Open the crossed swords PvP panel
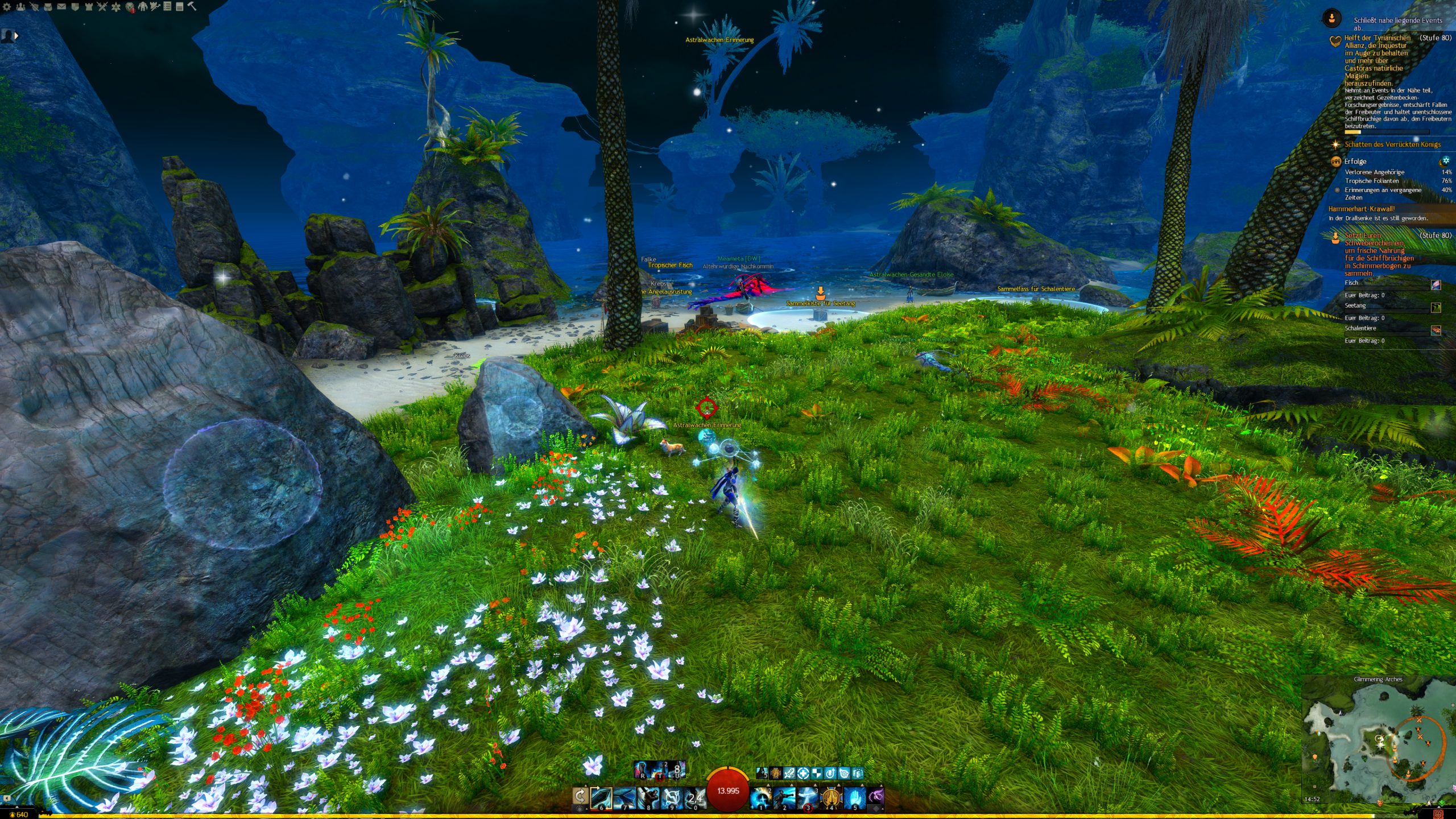Image resolution: width=1456 pixels, height=819 pixels. click(102, 7)
